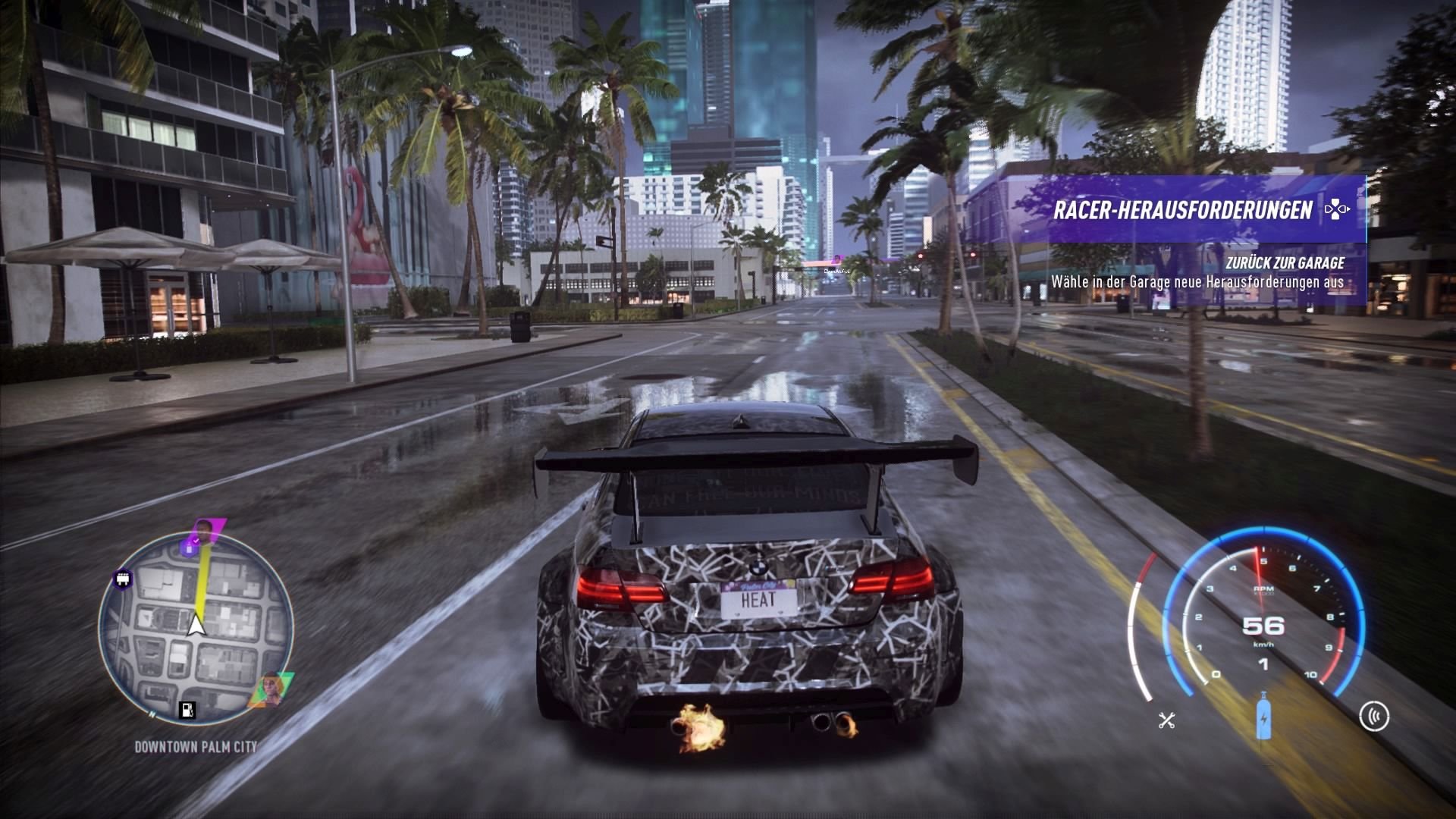Click the white player arrow in the minimap center
Screen dimensions: 1456x819
(x=195, y=625)
